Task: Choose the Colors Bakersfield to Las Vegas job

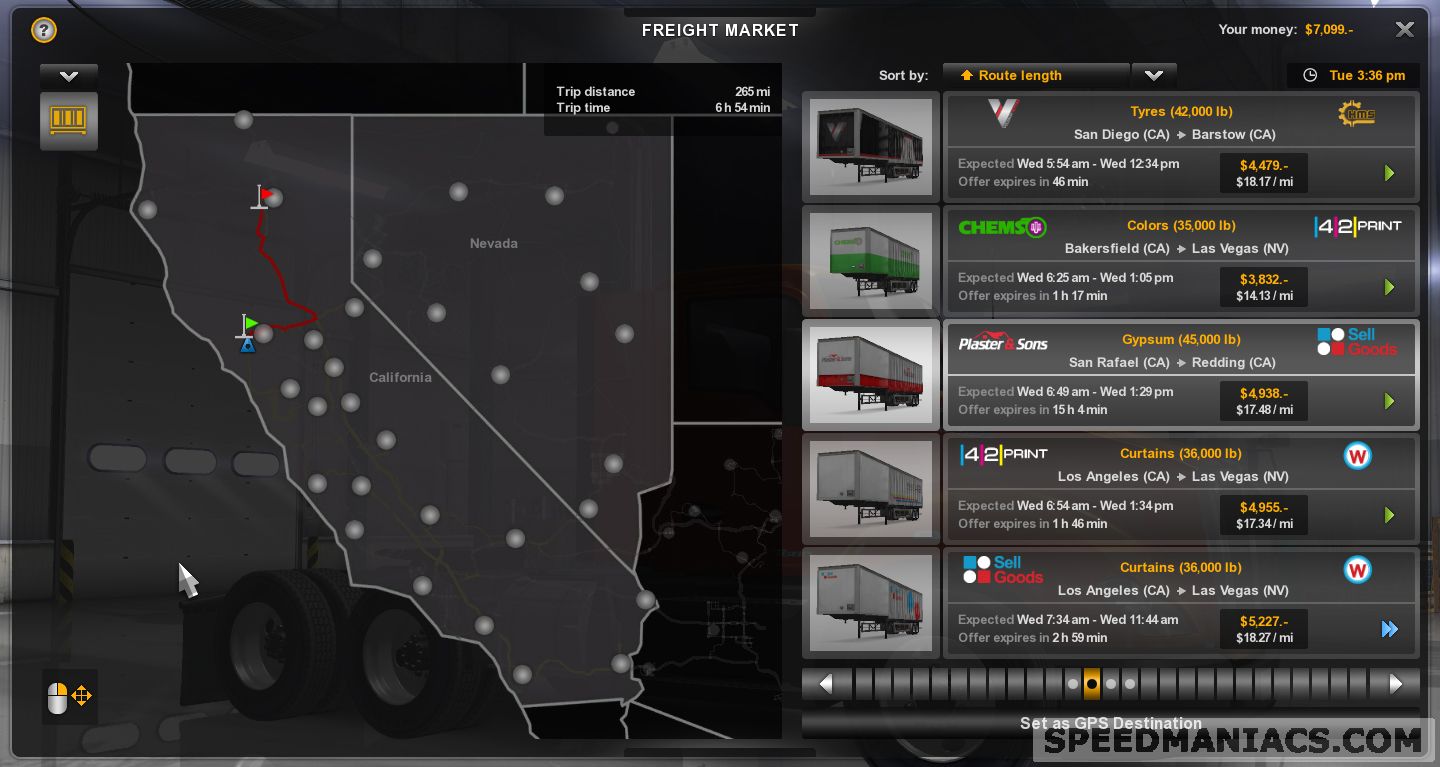Action: click(x=1180, y=237)
